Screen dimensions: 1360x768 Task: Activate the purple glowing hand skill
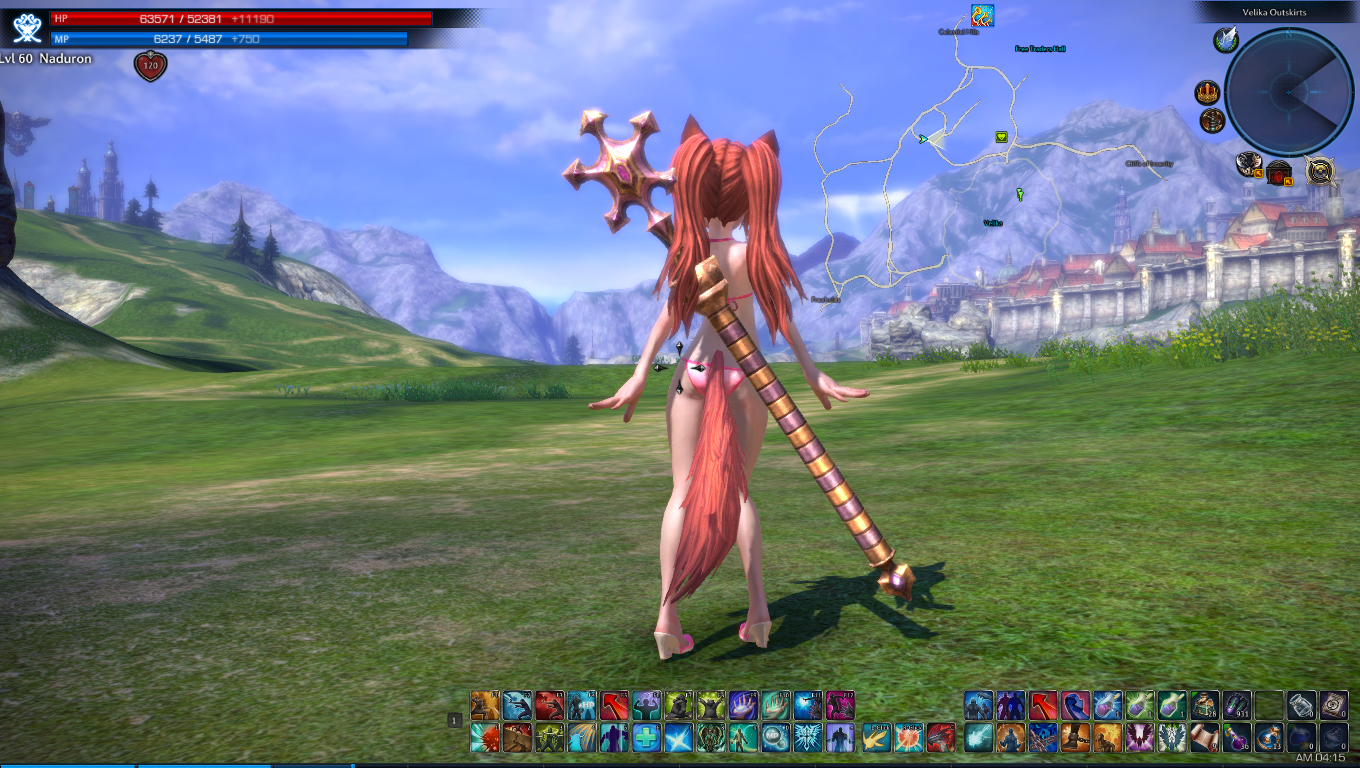(x=744, y=705)
